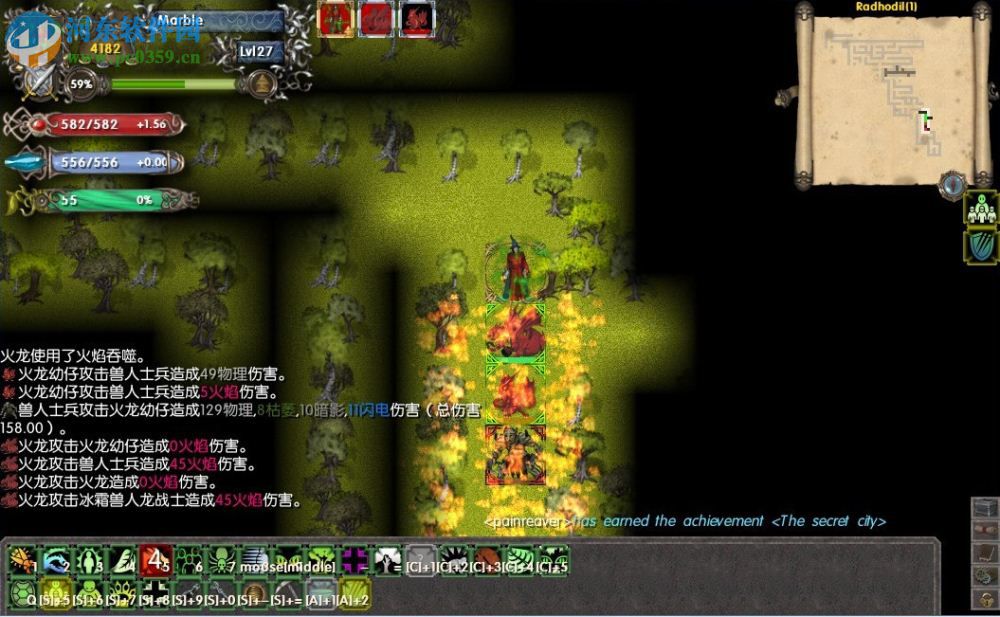Use the blue wave skill in slot 2
Screen dimensions: 1000x617
tap(56, 560)
